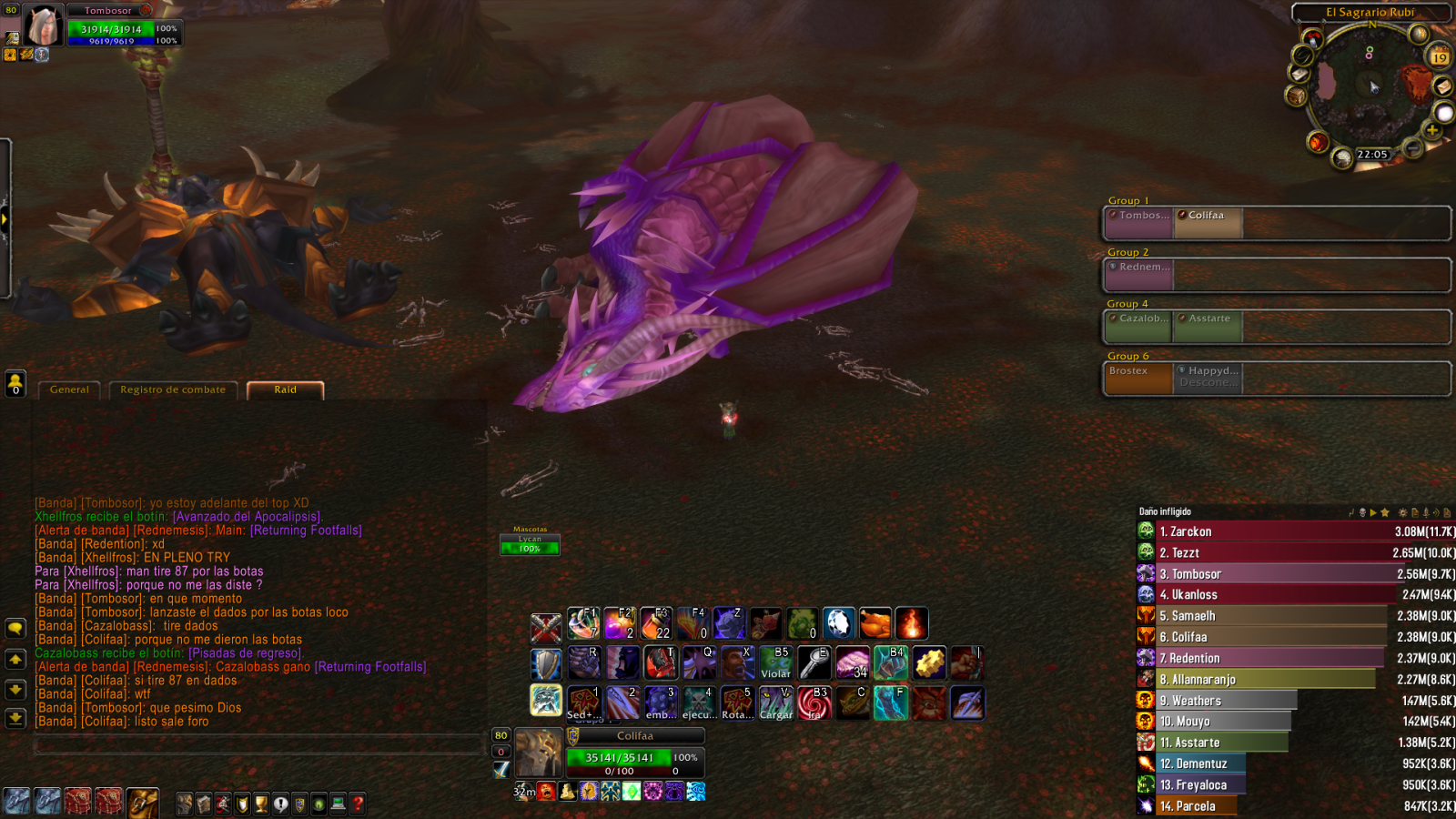
Task: Open the calendar showing day 19
Action: 1439,57
